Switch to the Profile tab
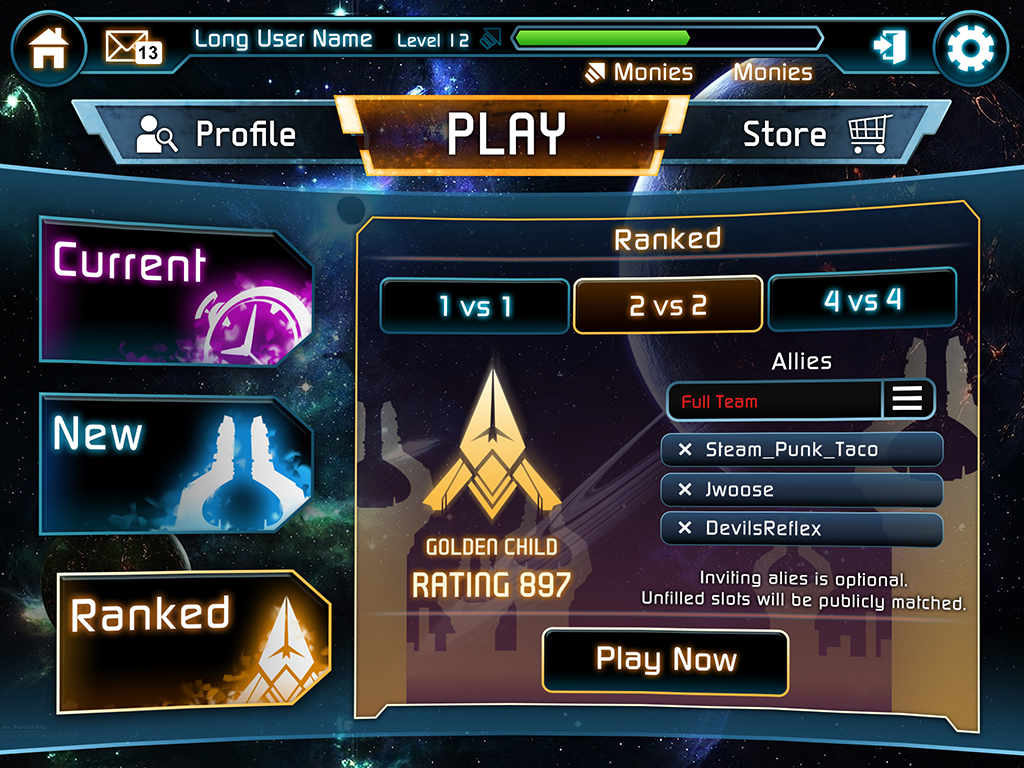Image resolution: width=1024 pixels, height=768 pixels. pos(217,135)
